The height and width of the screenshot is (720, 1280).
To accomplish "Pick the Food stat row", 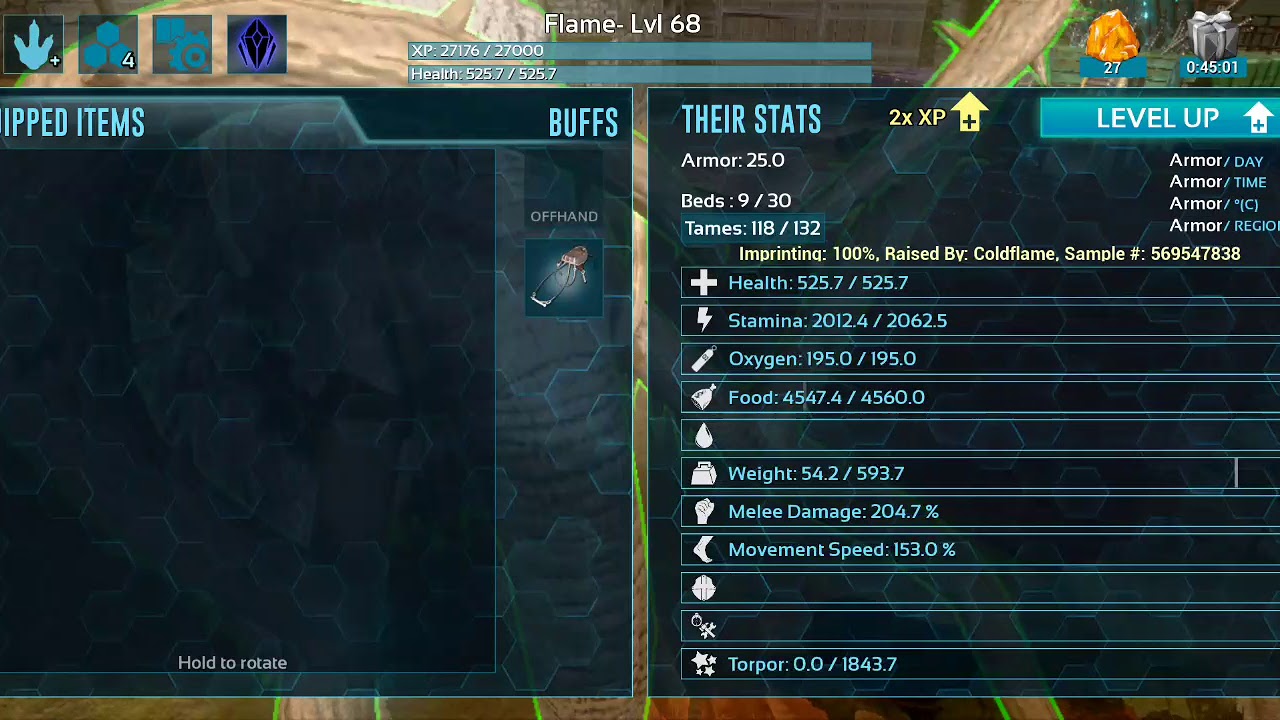I will 980,397.
